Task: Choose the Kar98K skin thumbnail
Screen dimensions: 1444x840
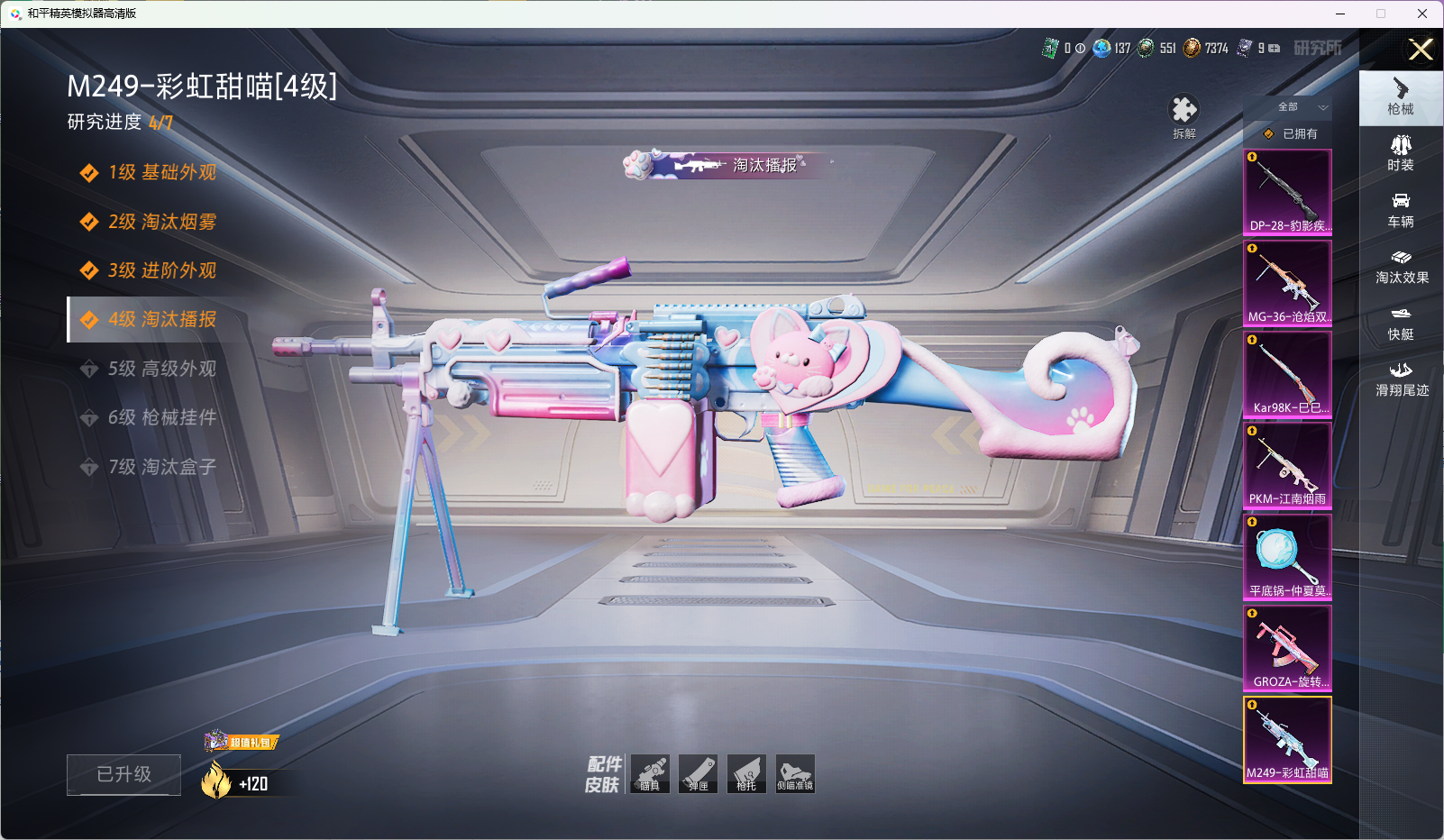Action: [1287, 374]
